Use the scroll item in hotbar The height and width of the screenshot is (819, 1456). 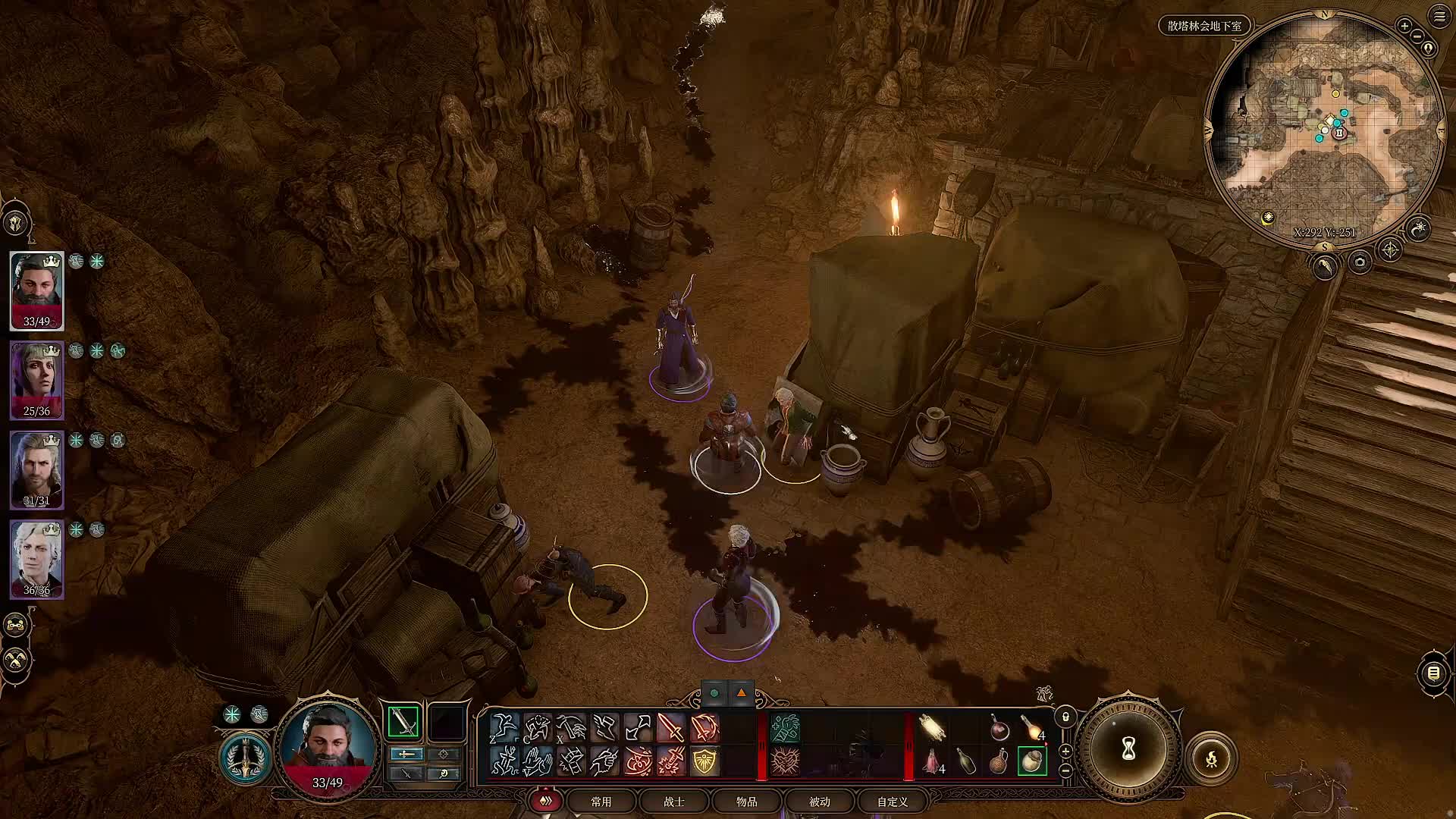point(932,727)
